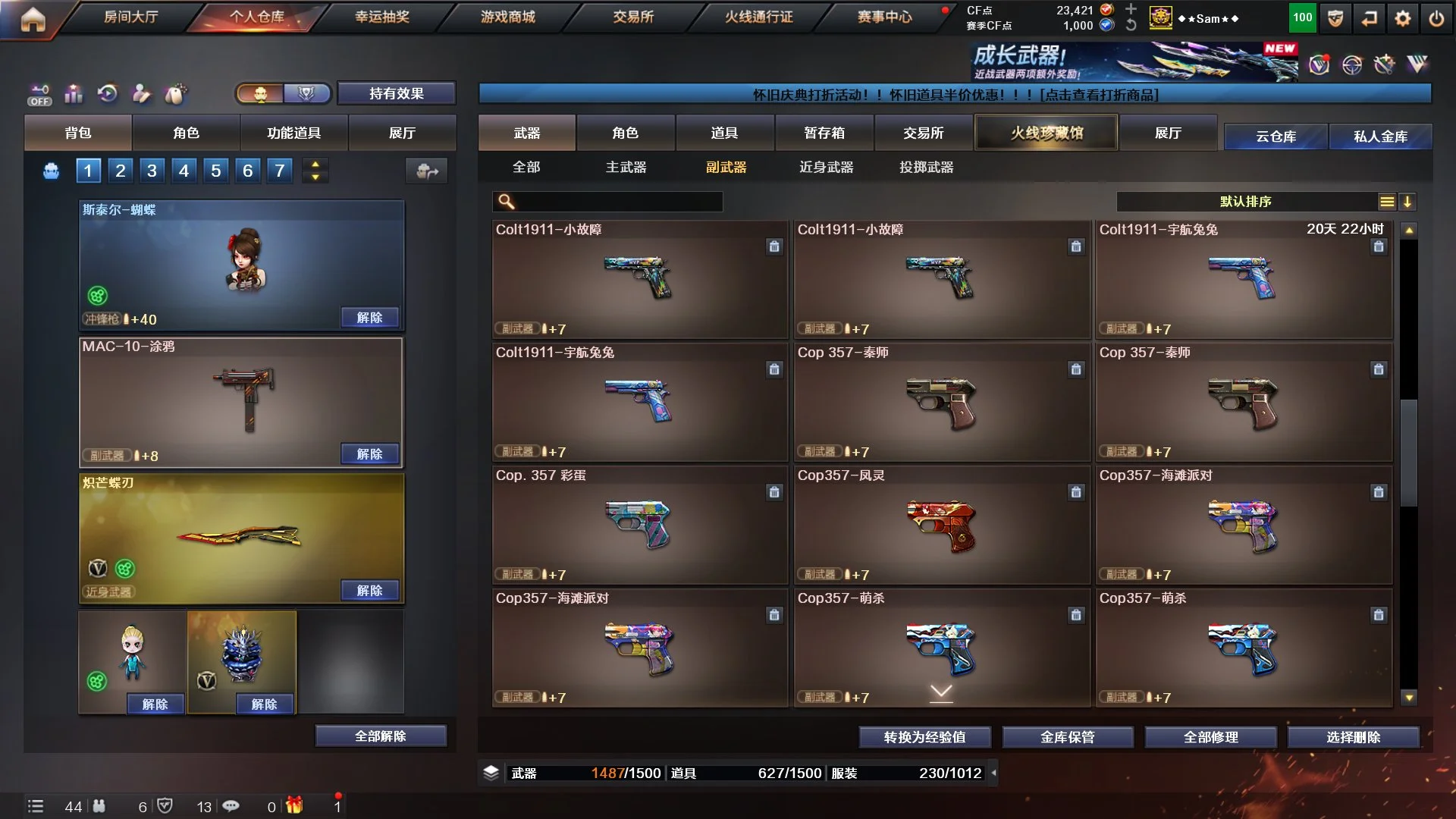The image size is (1456, 819).
Task: Click the power exit button
Action: point(1436,18)
